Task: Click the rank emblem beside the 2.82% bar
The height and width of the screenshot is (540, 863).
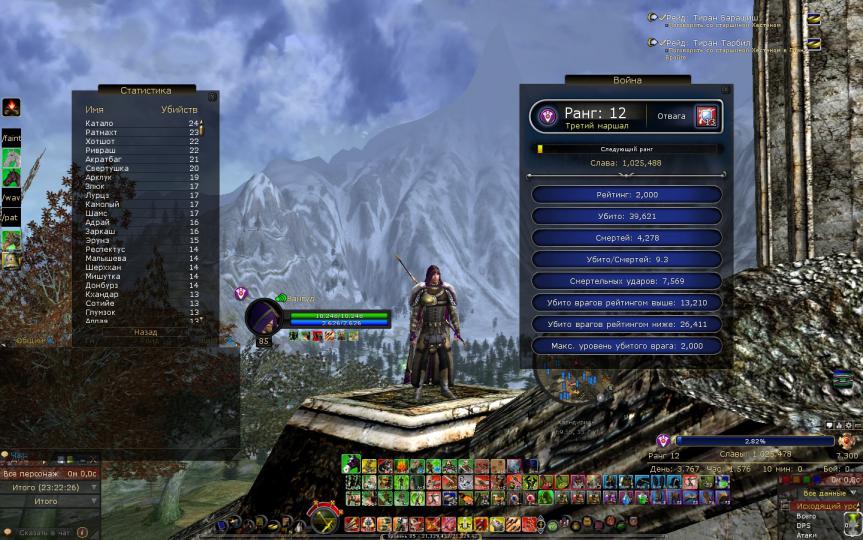Action: point(663,440)
